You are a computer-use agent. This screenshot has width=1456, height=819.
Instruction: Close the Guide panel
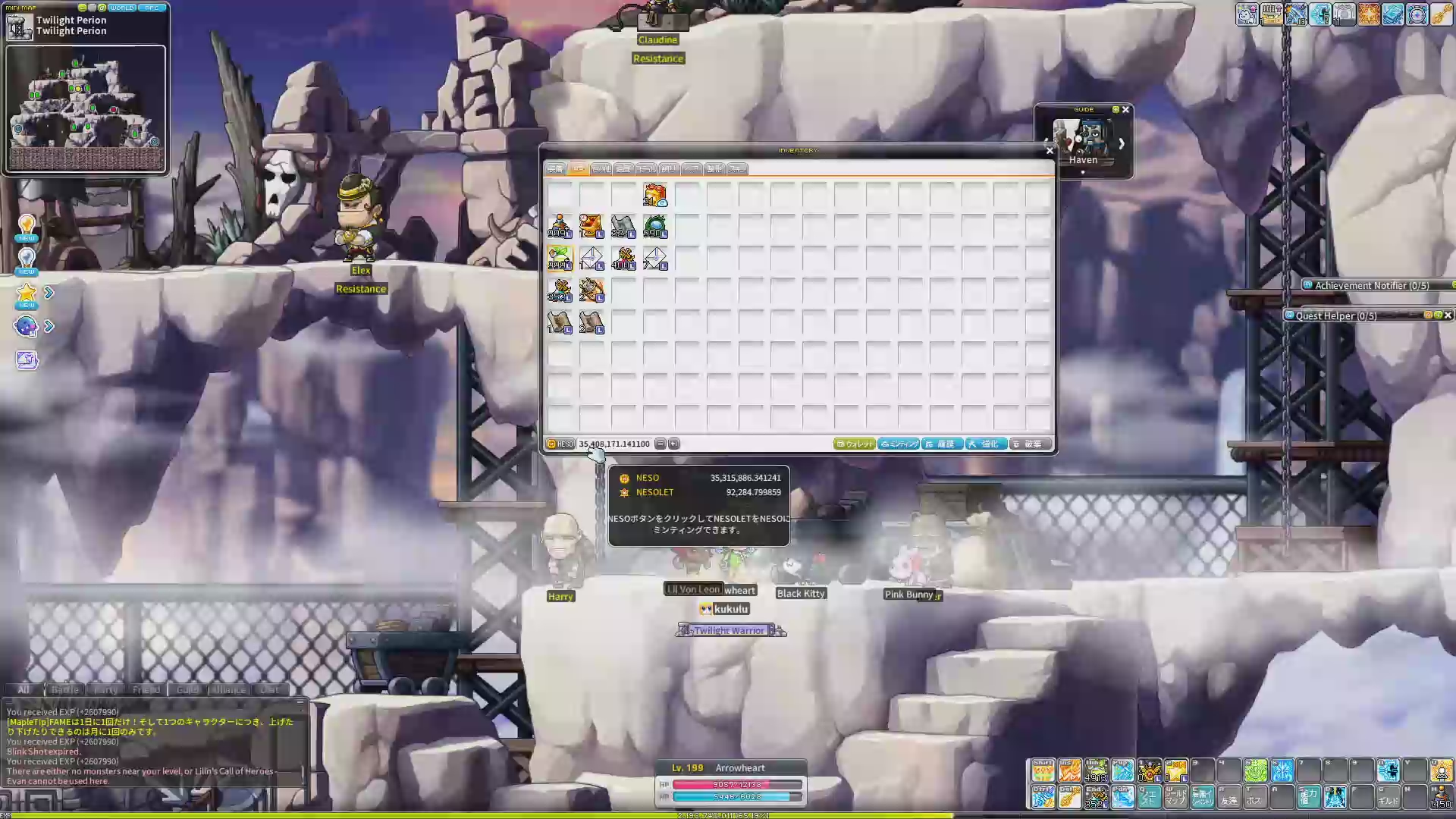tap(1125, 110)
